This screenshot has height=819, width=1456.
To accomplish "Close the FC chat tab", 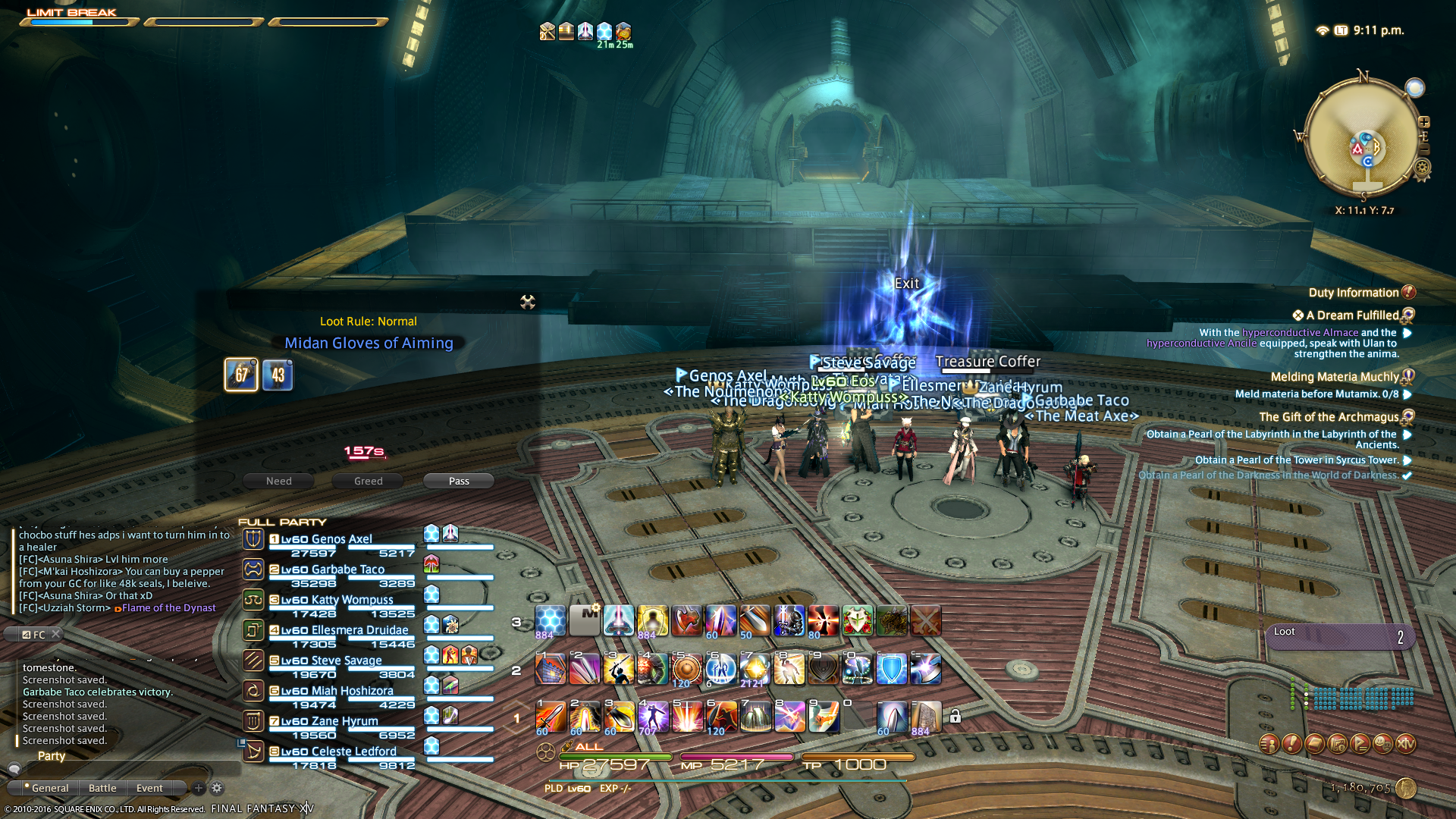I will tap(55, 634).
